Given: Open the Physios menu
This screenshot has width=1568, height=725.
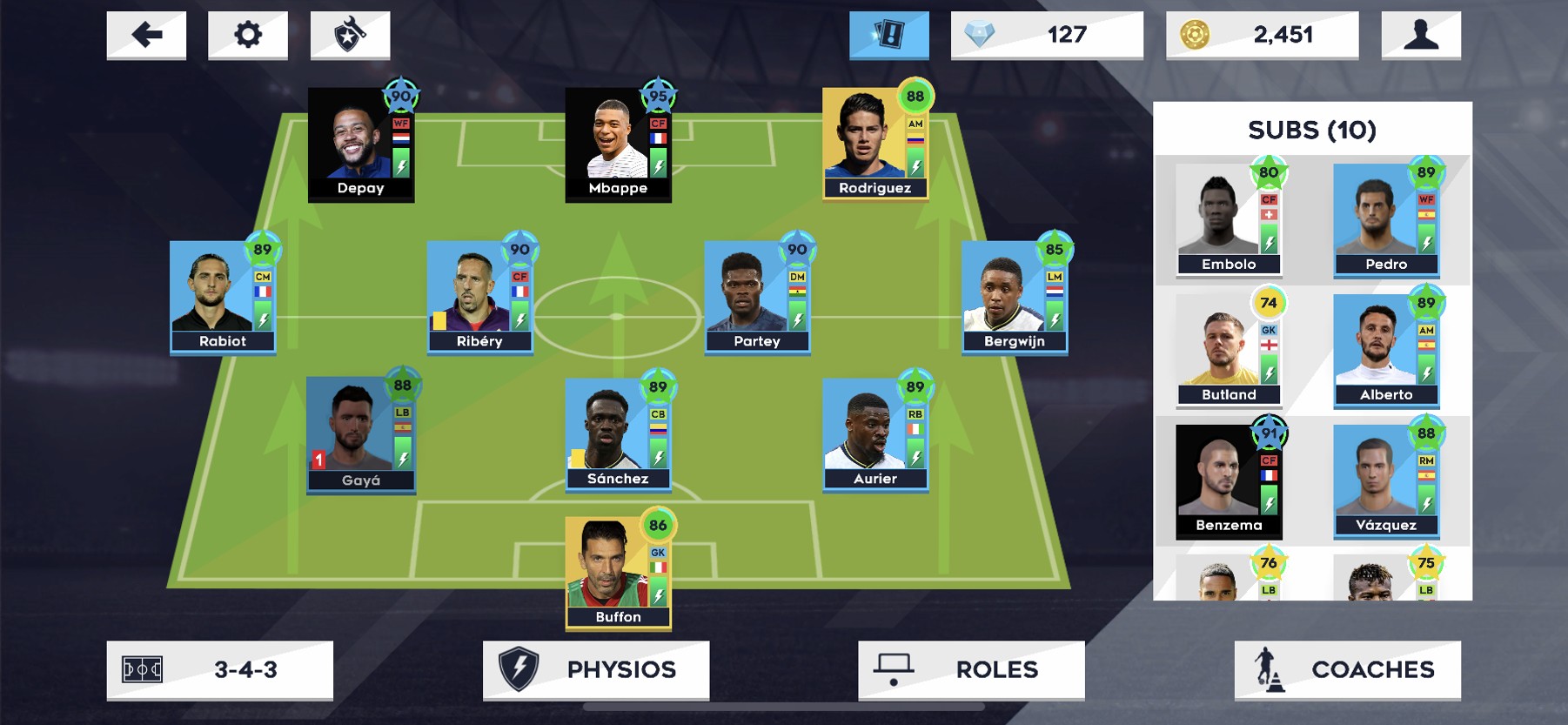Looking at the screenshot, I should (x=596, y=669).
